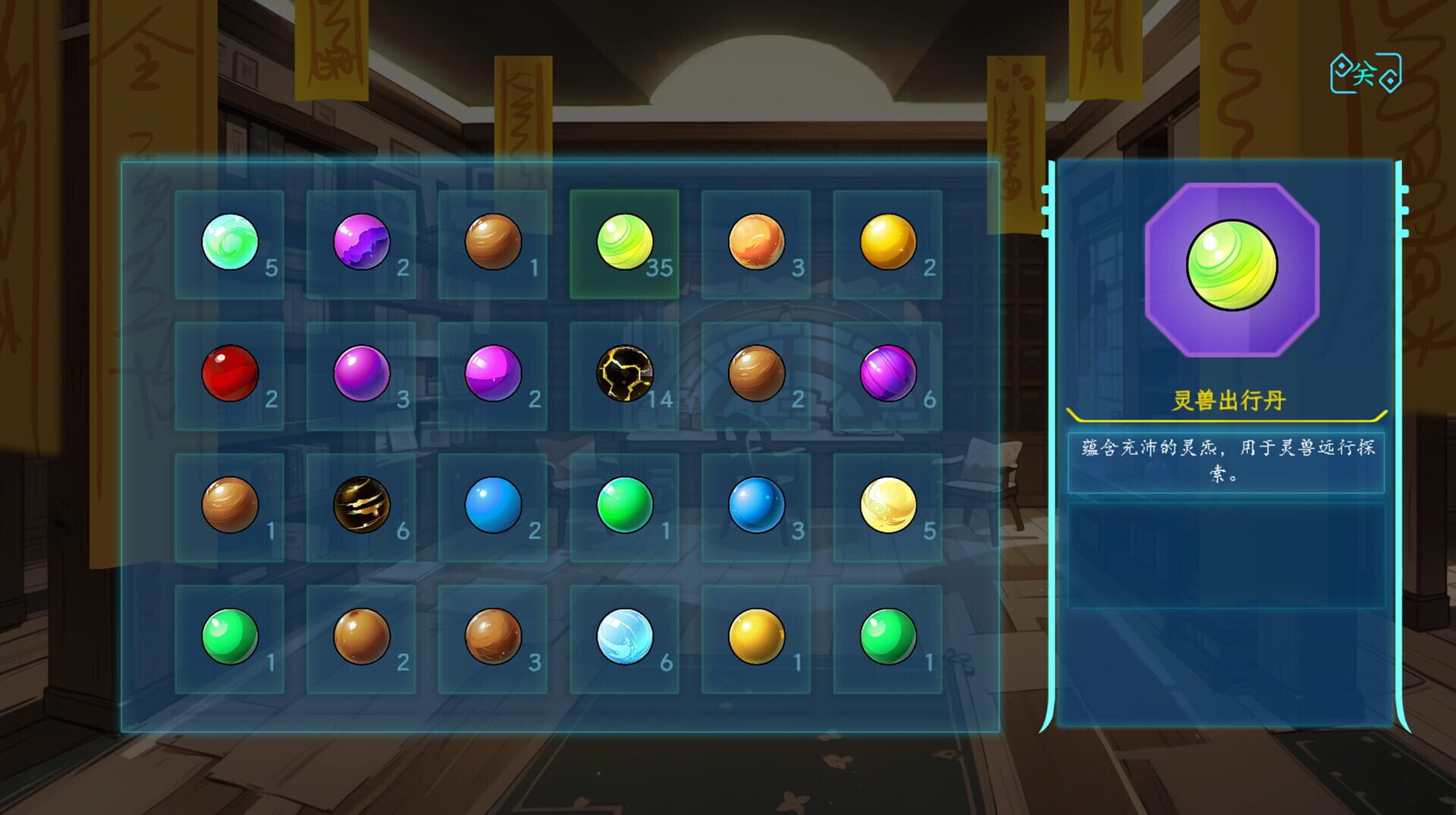The image size is (1456, 815).
Task: Select the brown orb with quantity 3 in bottom row
Action: click(493, 637)
